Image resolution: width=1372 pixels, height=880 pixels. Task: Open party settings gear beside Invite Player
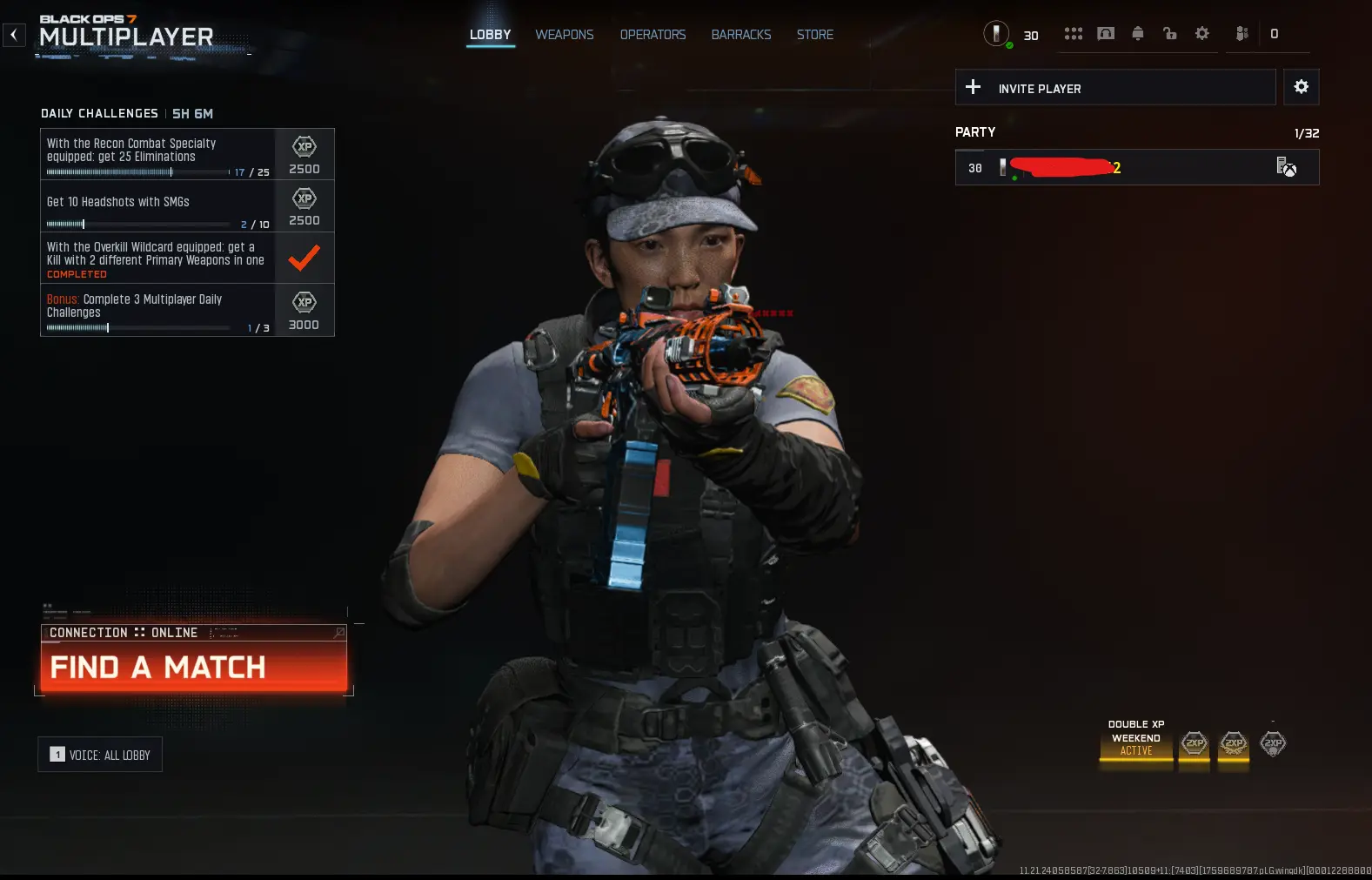click(1301, 87)
